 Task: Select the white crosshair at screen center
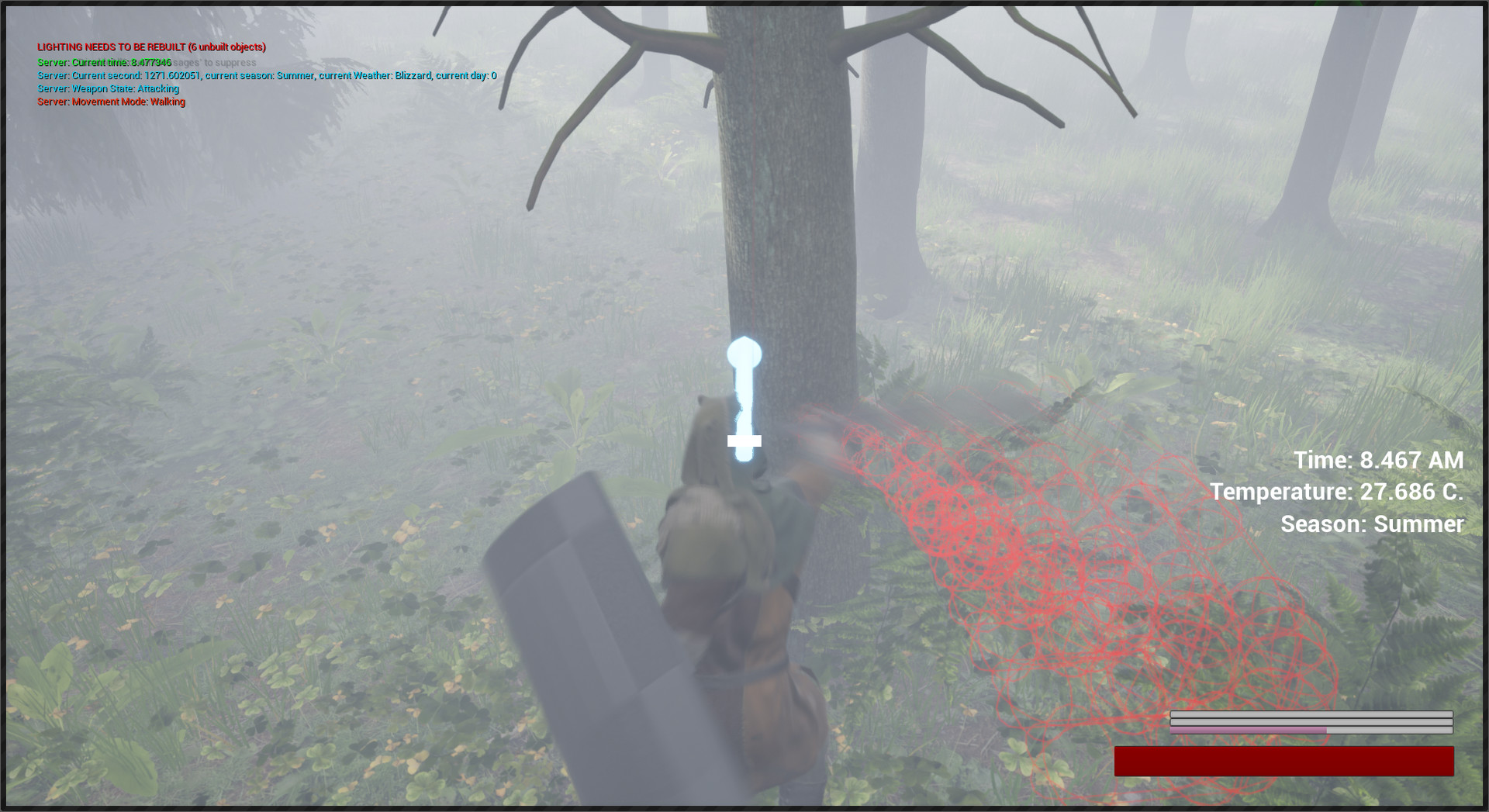pyautogui.click(x=746, y=441)
